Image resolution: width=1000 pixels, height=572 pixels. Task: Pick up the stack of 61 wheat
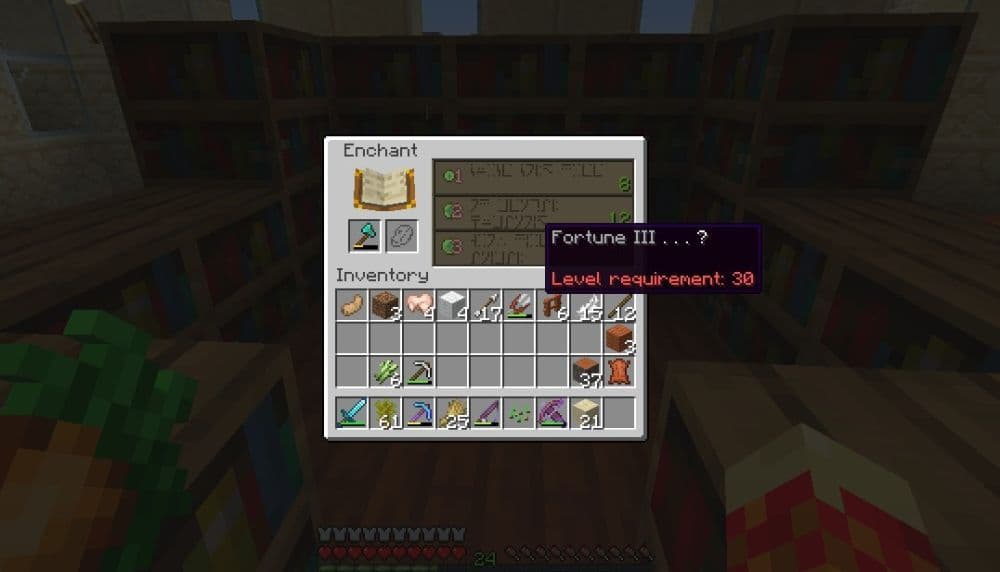tap(385, 412)
